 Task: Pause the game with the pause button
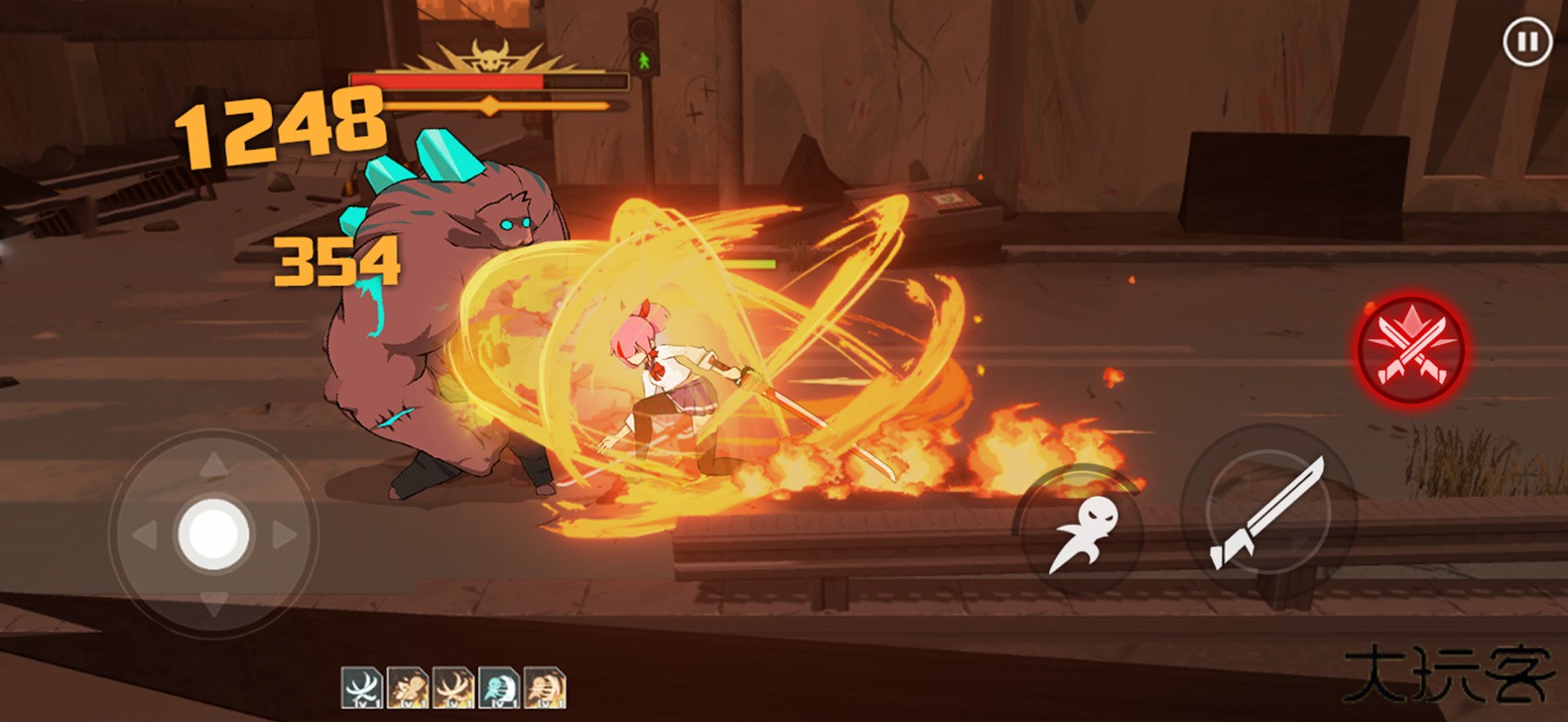[x=1526, y=43]
